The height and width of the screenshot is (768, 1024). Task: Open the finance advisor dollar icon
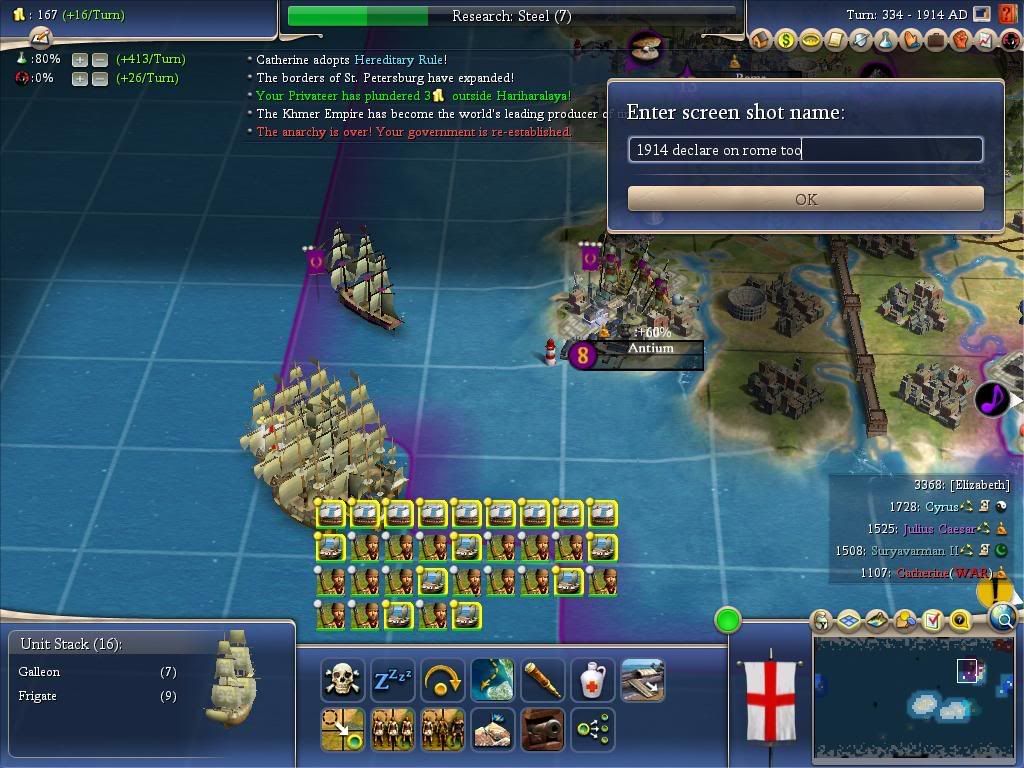point(786,41)
